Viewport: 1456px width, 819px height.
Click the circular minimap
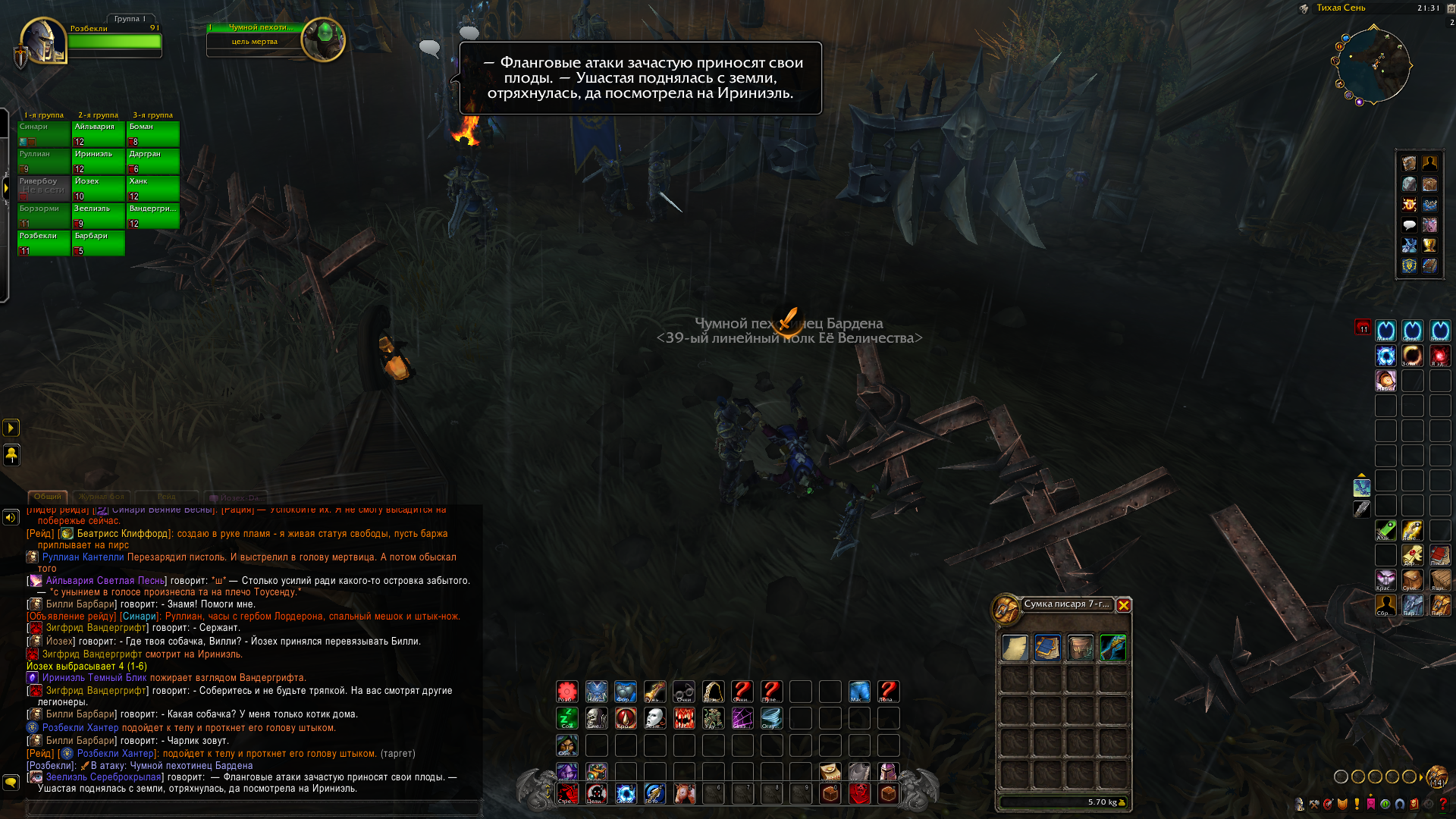pyautogui.click(x=1373, y=66)
